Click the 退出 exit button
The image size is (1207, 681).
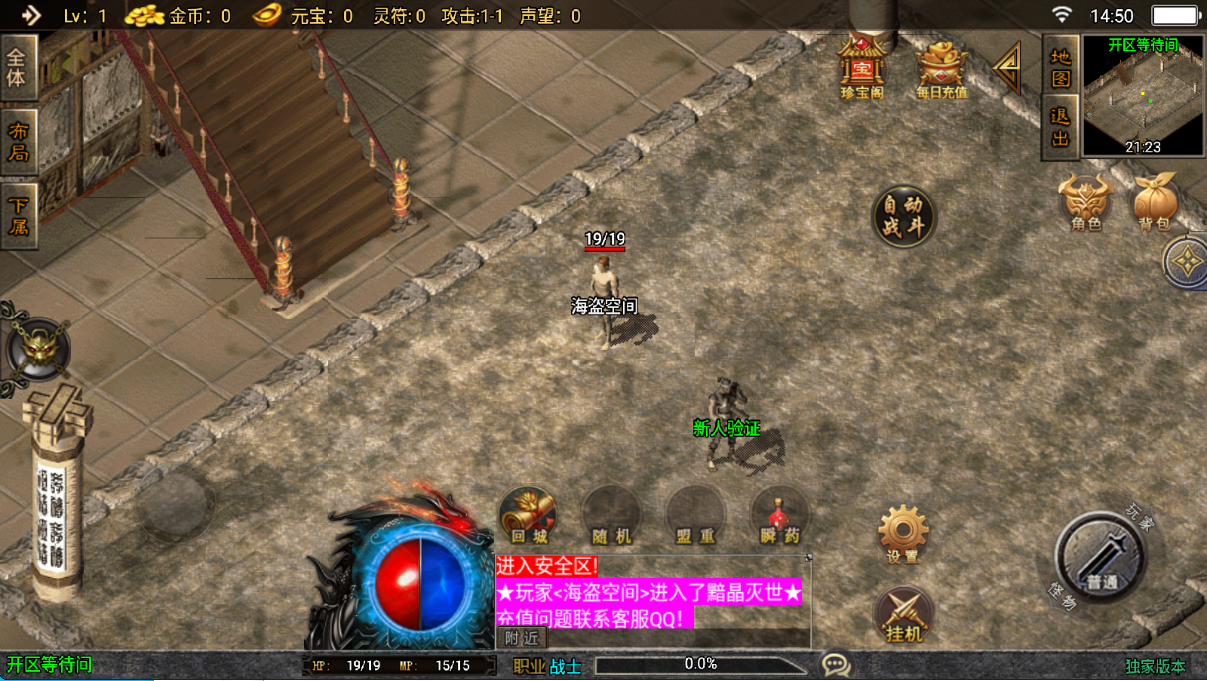click(x=1060, y=127)
